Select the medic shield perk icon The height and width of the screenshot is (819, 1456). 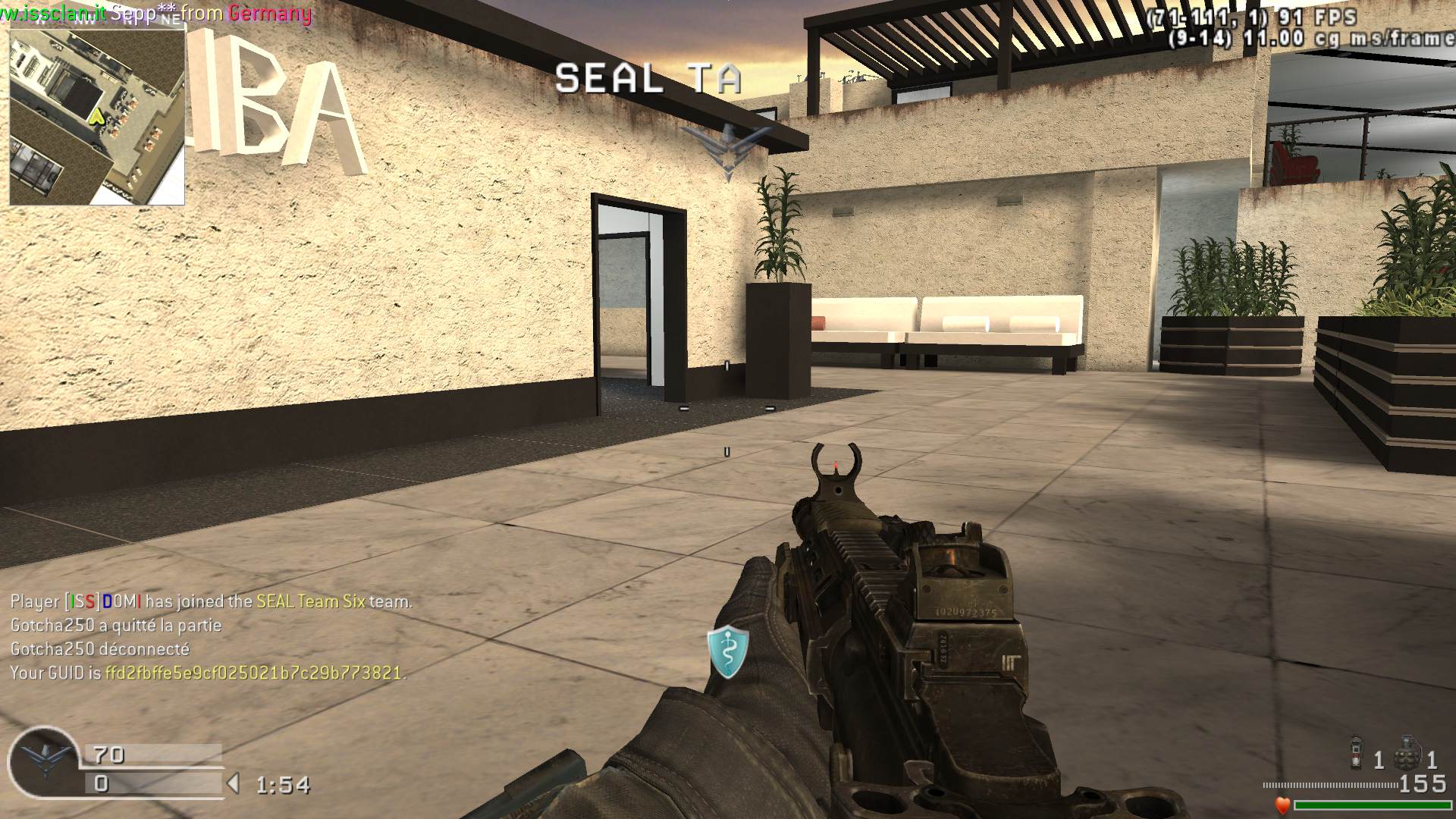coord(728,651)
